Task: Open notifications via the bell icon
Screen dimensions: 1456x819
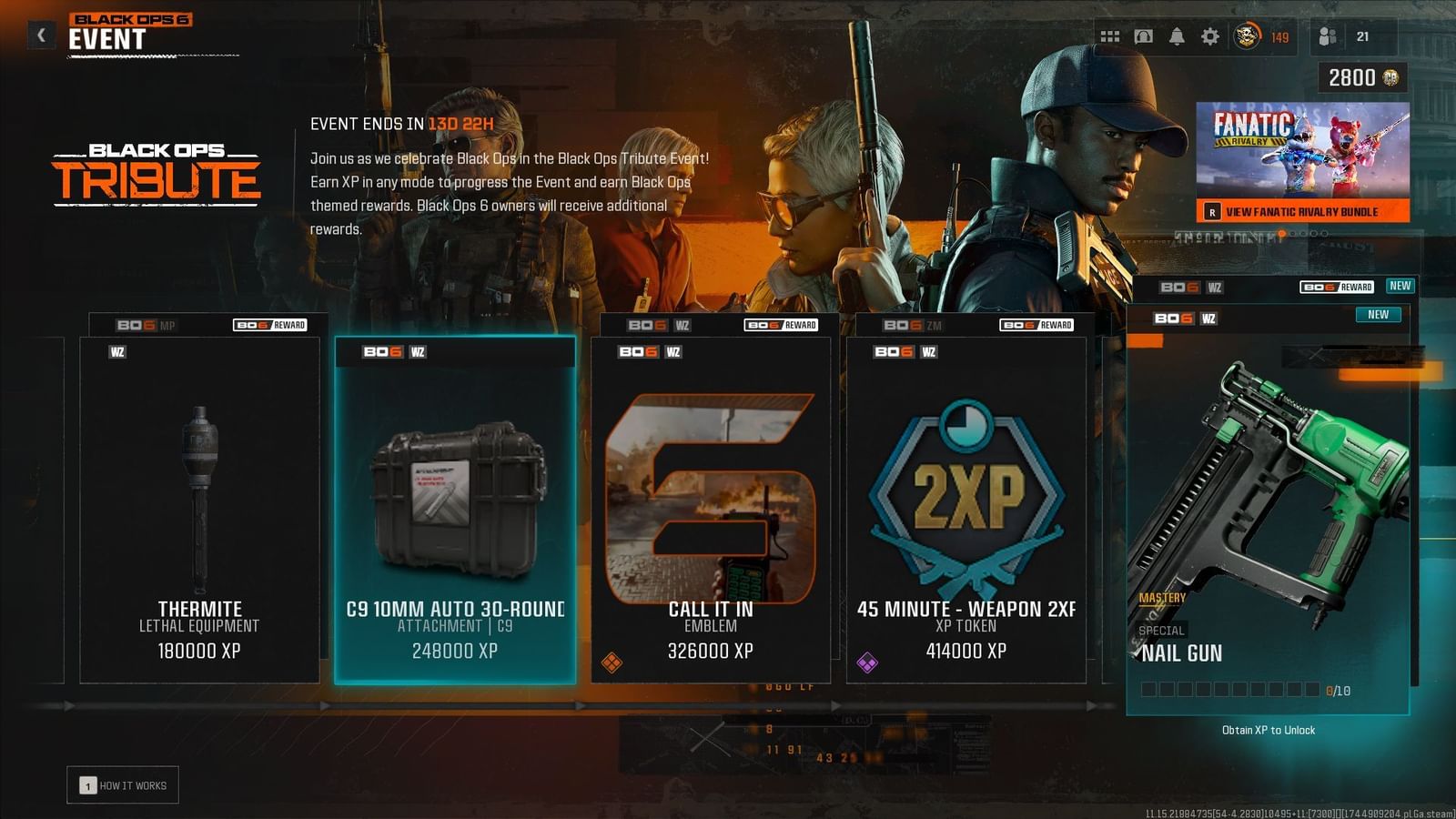Action: tap(1177, 36)
